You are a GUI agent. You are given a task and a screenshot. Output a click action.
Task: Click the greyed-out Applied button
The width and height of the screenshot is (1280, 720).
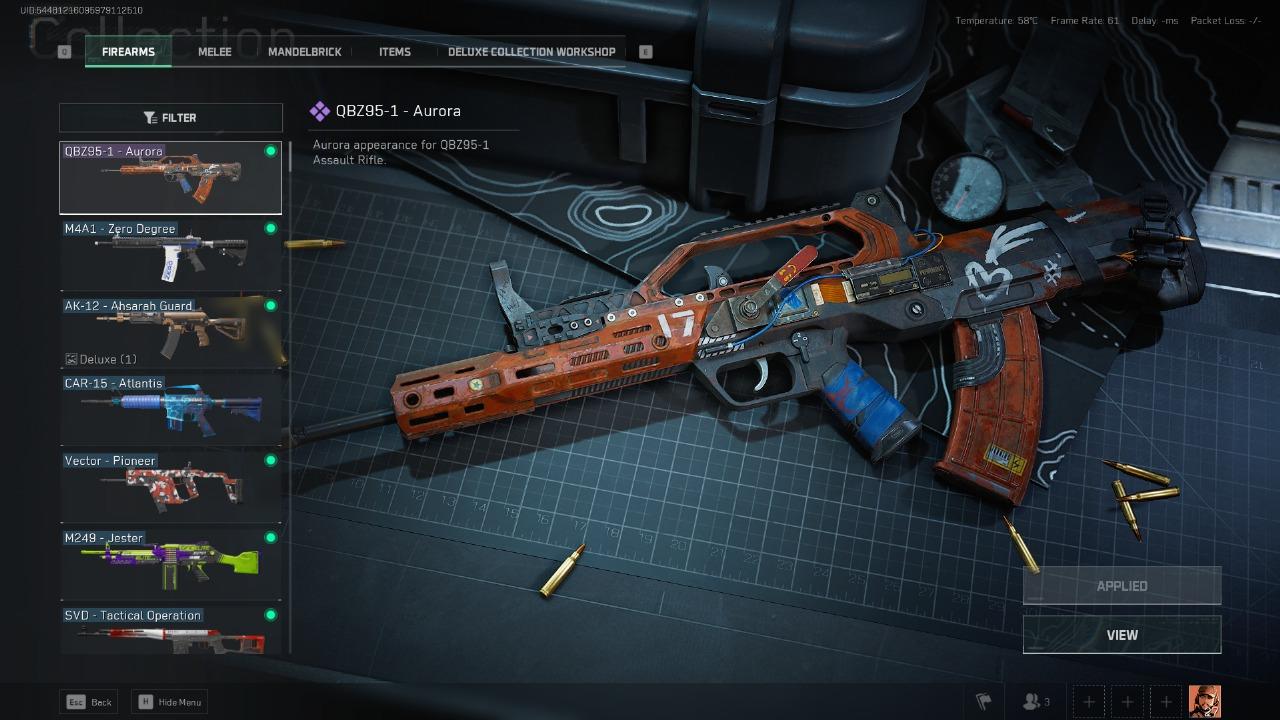(1121, 586)
